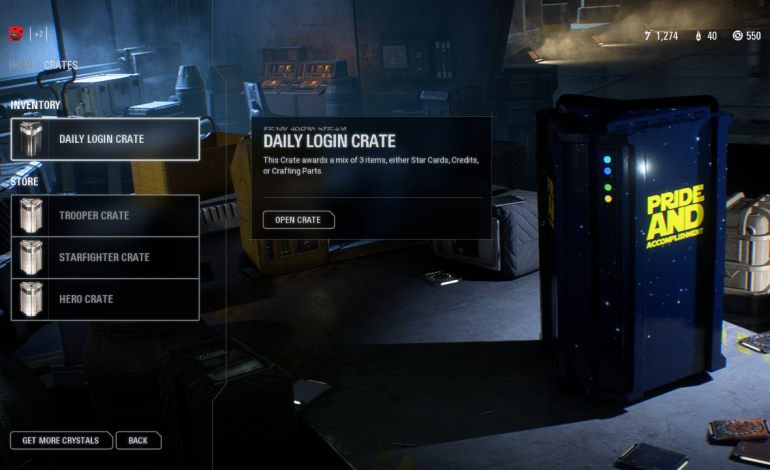This screenshot has height=470, width=770.
Task: Return to Home via the breadcrumb
Action: [22, 66]
